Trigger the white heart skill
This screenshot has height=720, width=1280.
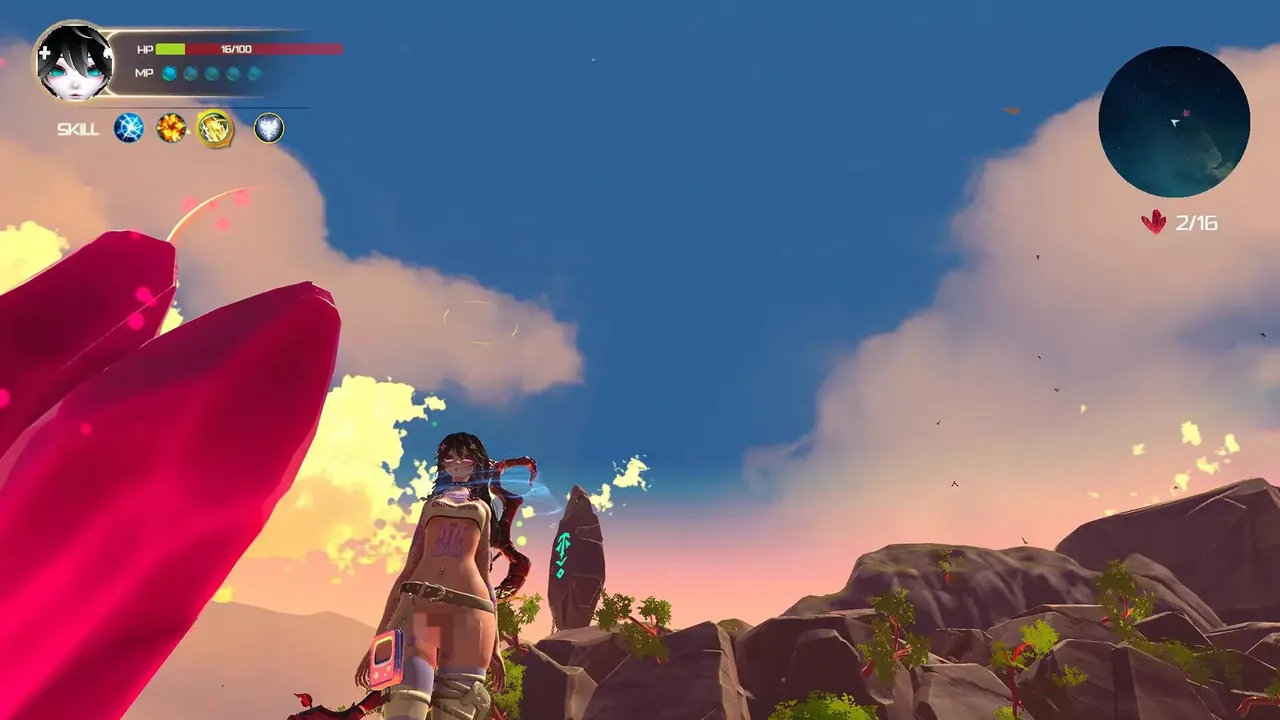coord(268,128)
